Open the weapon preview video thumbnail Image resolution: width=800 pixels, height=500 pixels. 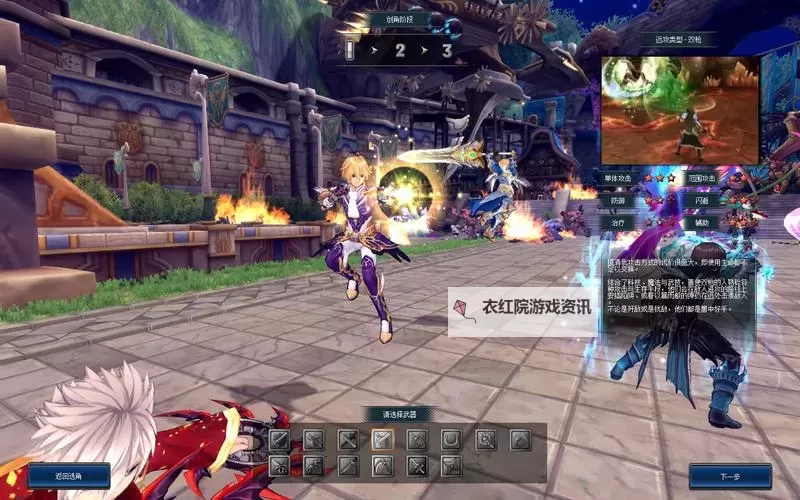click(x=679, y=110)
